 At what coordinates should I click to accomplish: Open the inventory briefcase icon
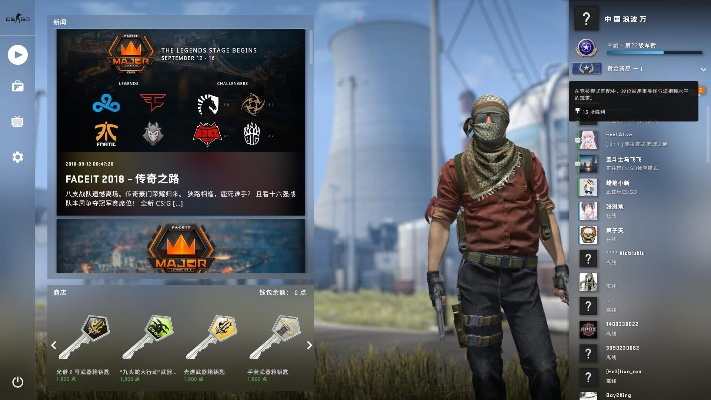pos(18,87)
